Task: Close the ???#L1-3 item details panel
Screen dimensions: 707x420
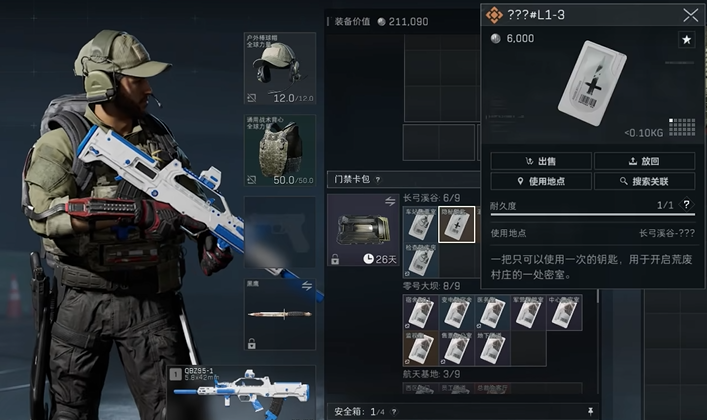Action: [x=690, y=15]
